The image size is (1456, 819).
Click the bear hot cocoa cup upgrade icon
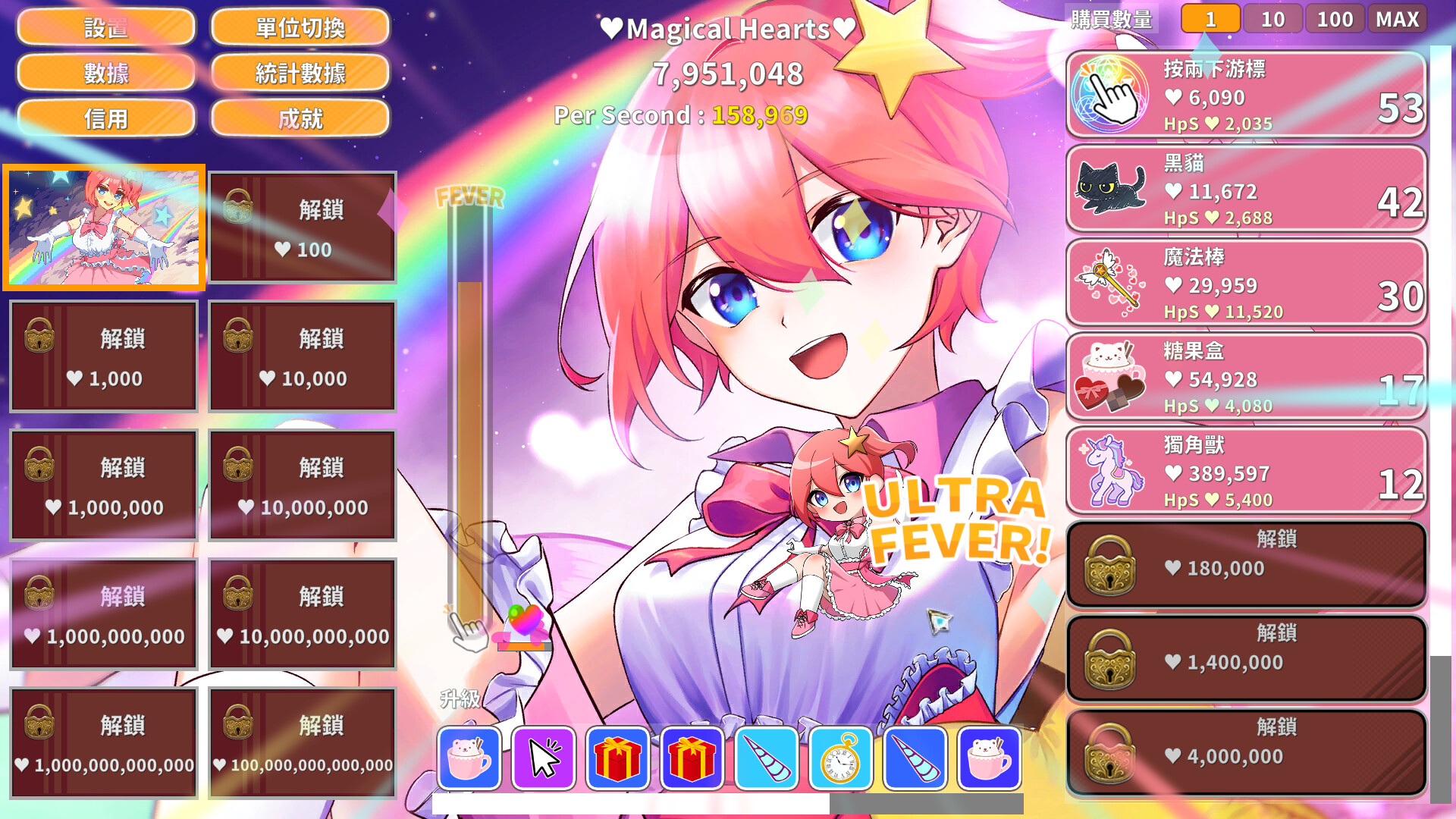click(470, 758)
